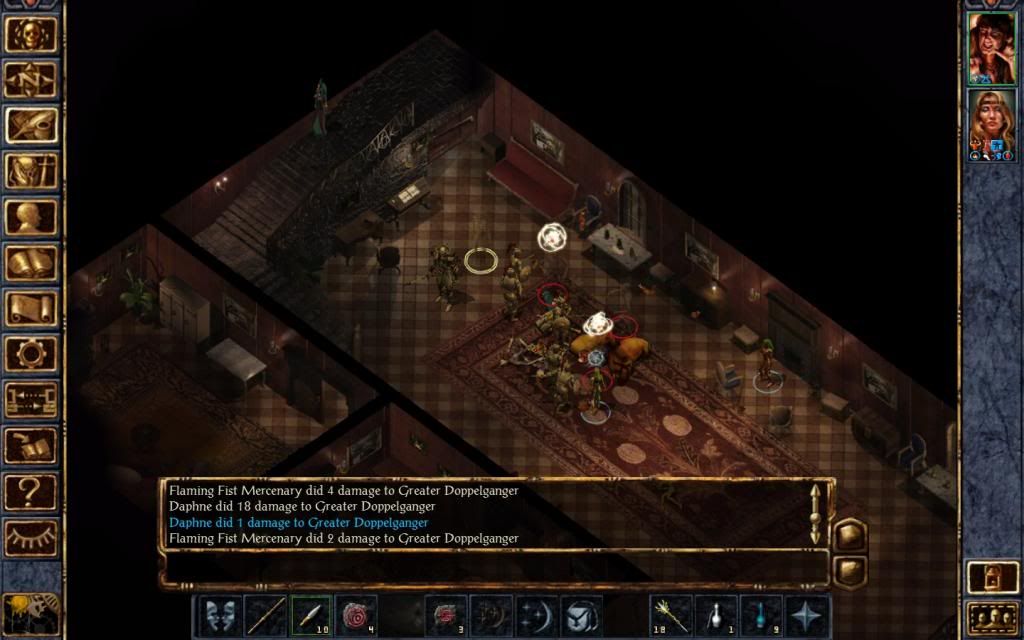Open the mage spellbook with the open book icon
Image resolution: width=1024 pixels, height=640 pixels.
31,262
